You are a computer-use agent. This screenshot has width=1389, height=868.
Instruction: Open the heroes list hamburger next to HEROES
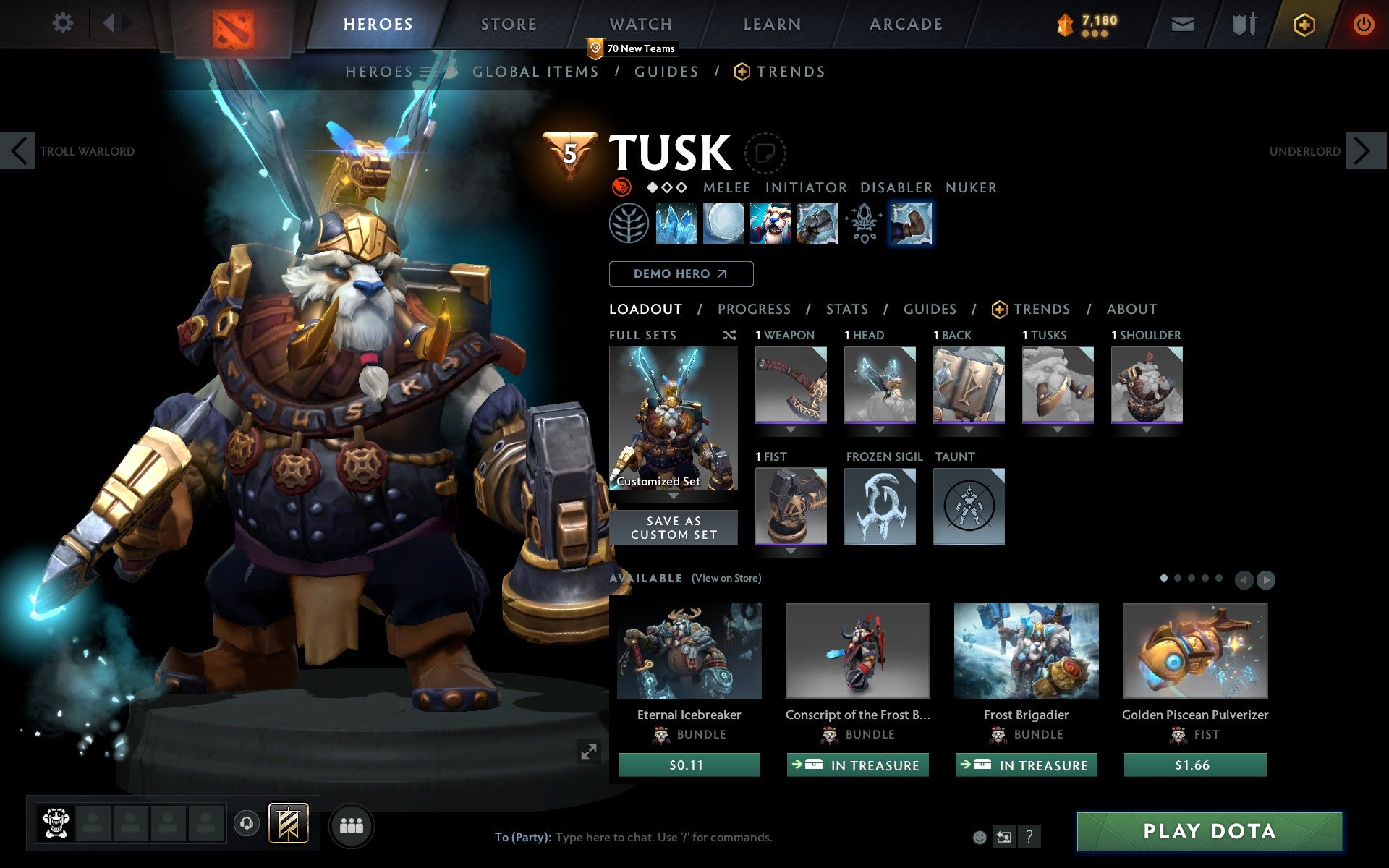[425, 71]
